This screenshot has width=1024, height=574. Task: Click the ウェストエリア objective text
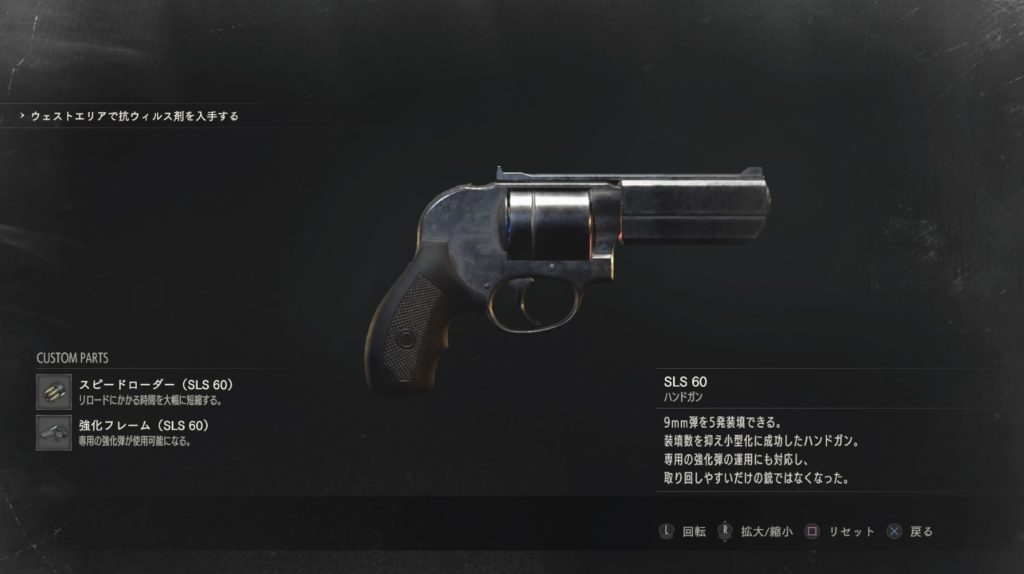tap(134, 116)
